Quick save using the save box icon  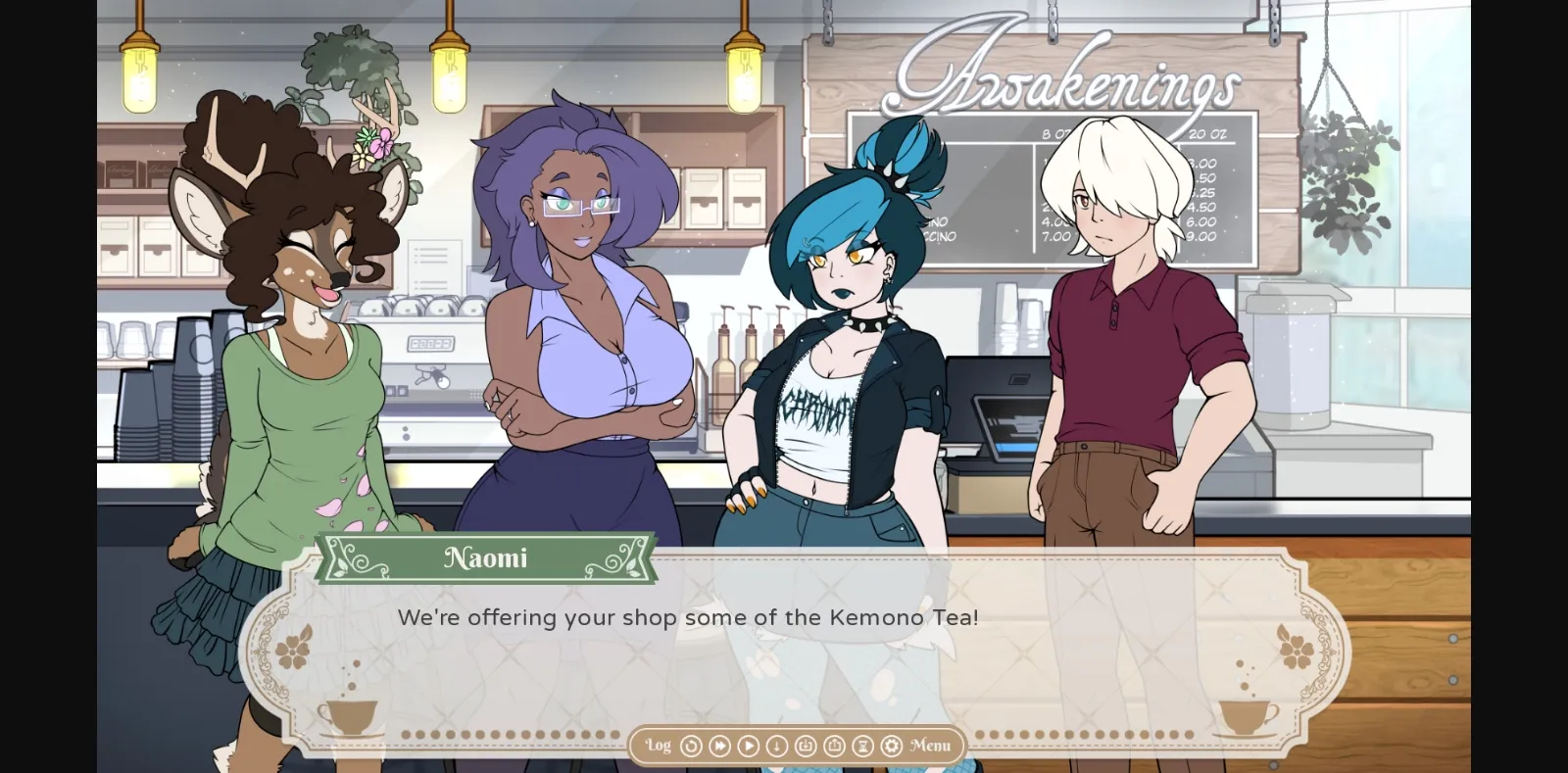point(806,746)
